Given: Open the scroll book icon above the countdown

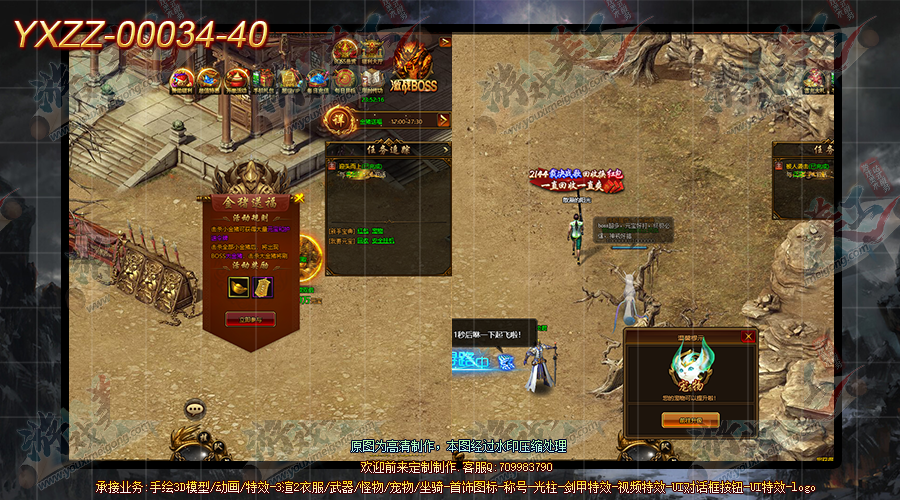Looking at the screenshot, I should [371, 80].
